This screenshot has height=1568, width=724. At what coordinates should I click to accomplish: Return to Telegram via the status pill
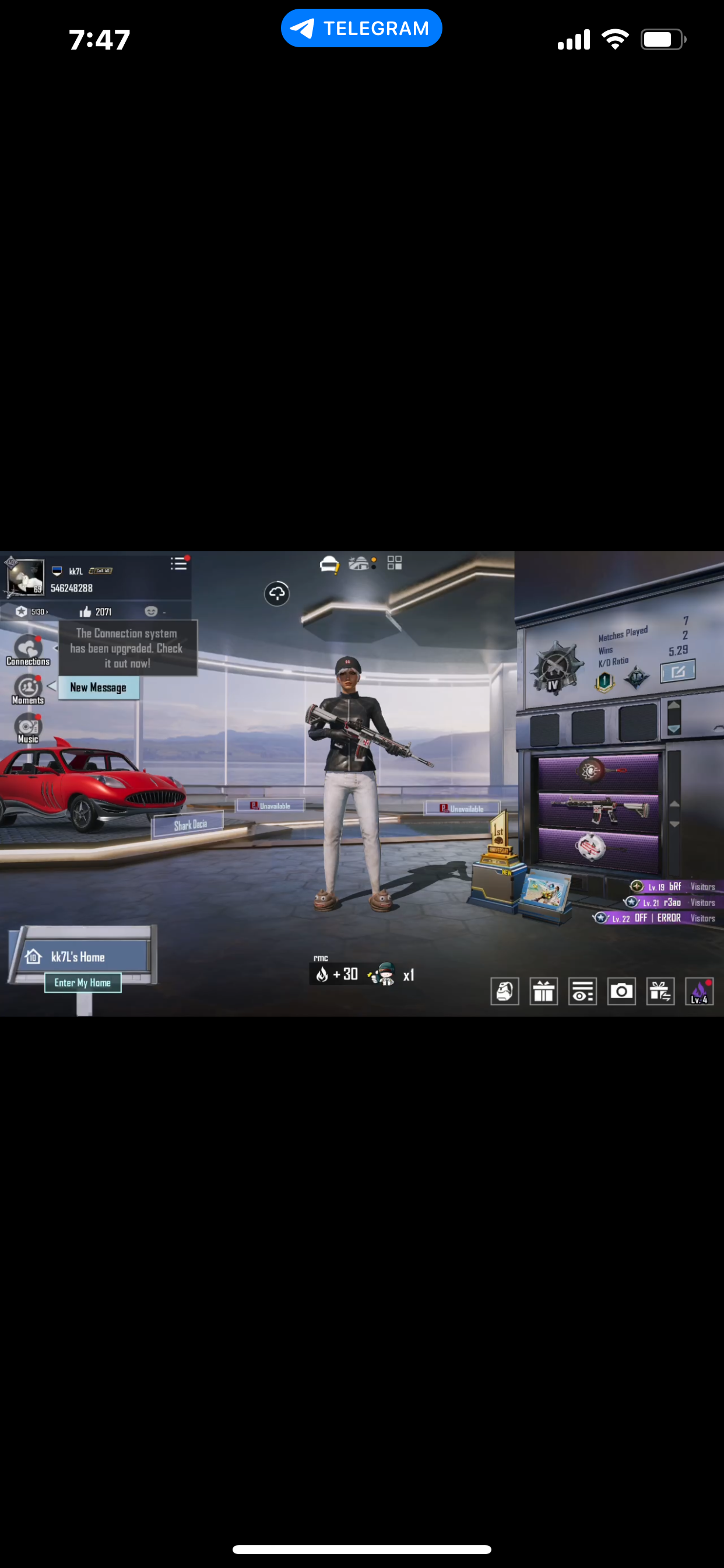[x=361, y=28]
